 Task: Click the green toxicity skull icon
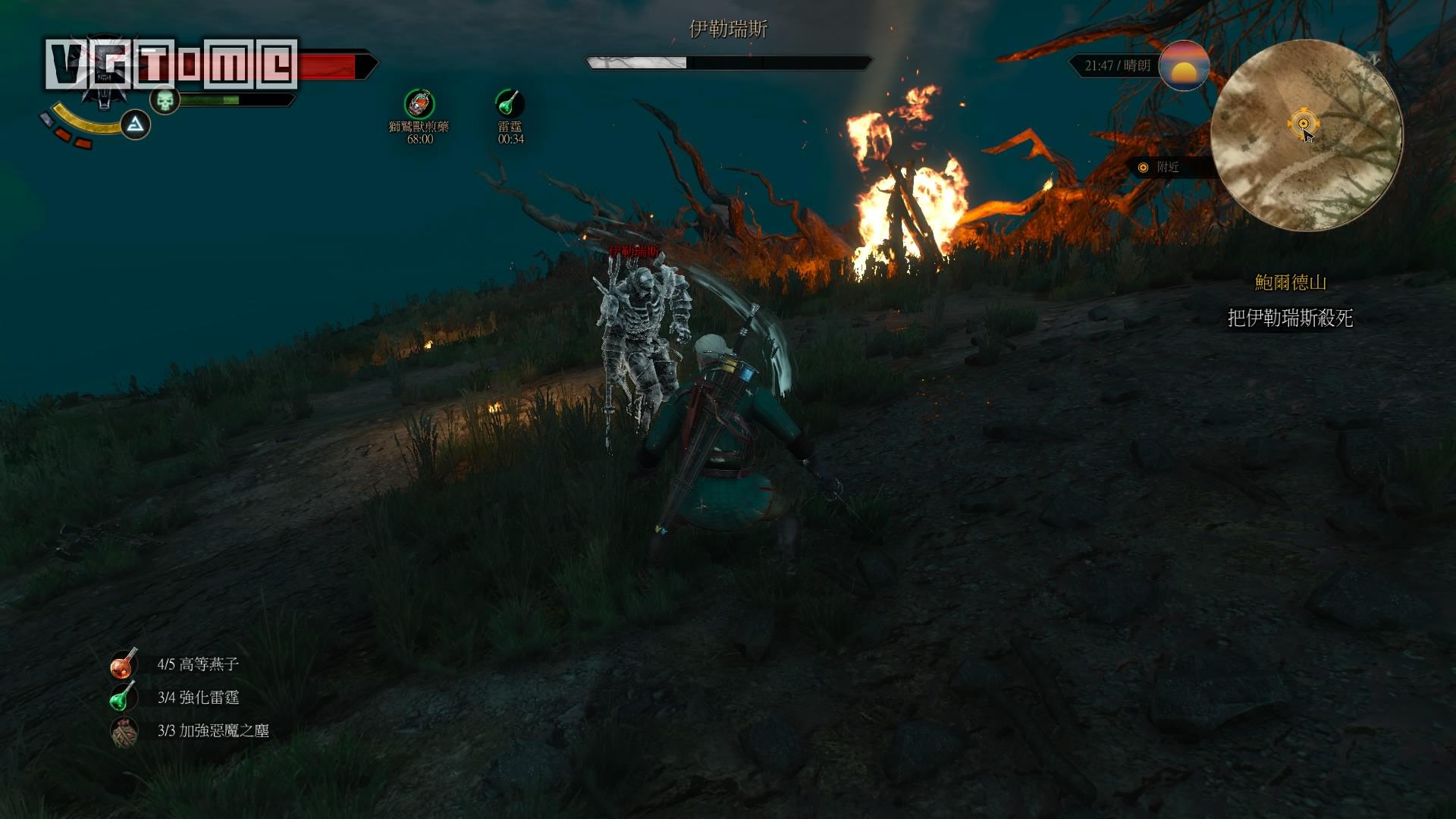[165, 100]
